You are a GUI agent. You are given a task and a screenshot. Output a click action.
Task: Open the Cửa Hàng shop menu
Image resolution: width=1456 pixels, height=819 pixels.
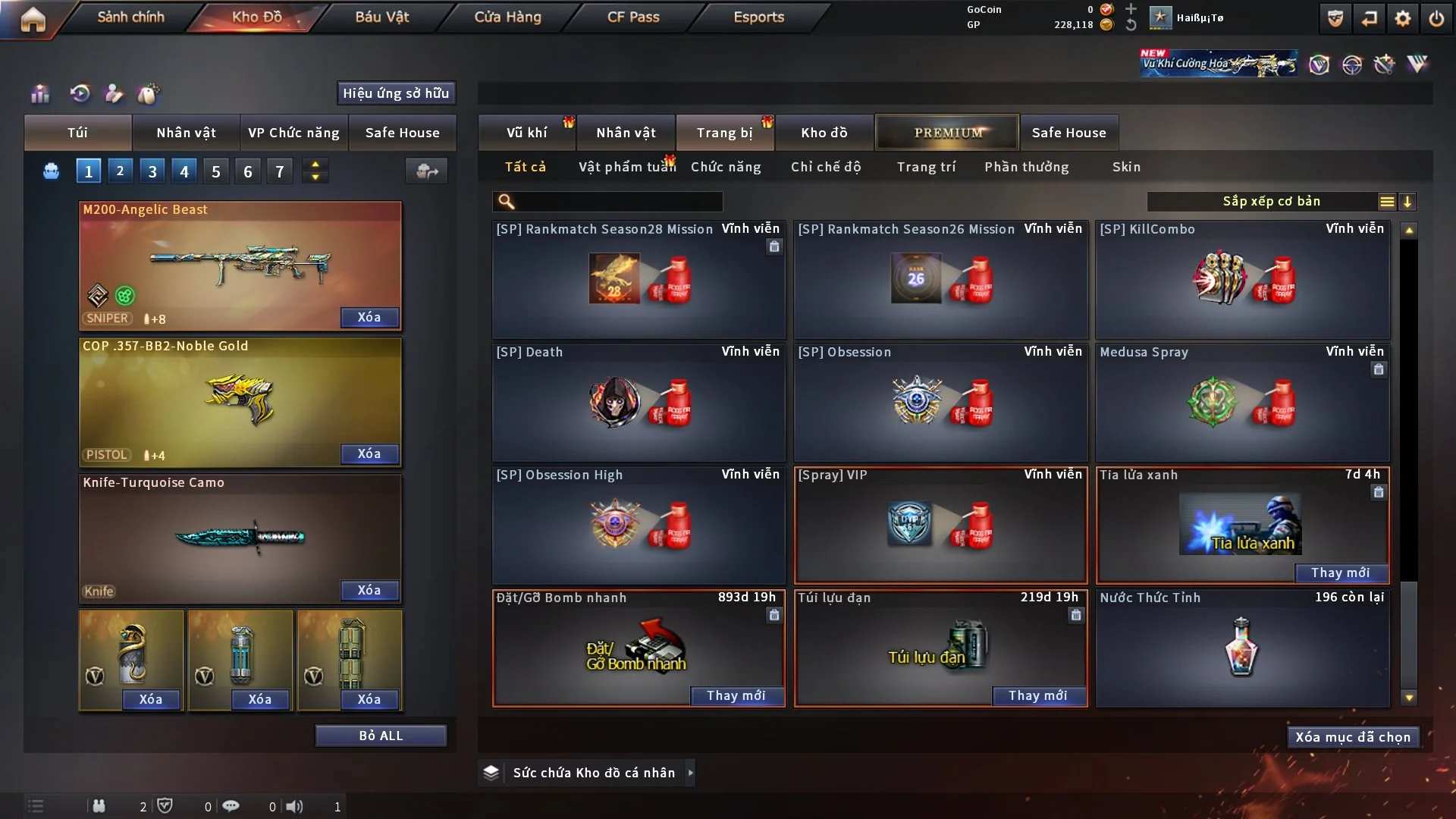pyautogui.click(x=507, y=17)
